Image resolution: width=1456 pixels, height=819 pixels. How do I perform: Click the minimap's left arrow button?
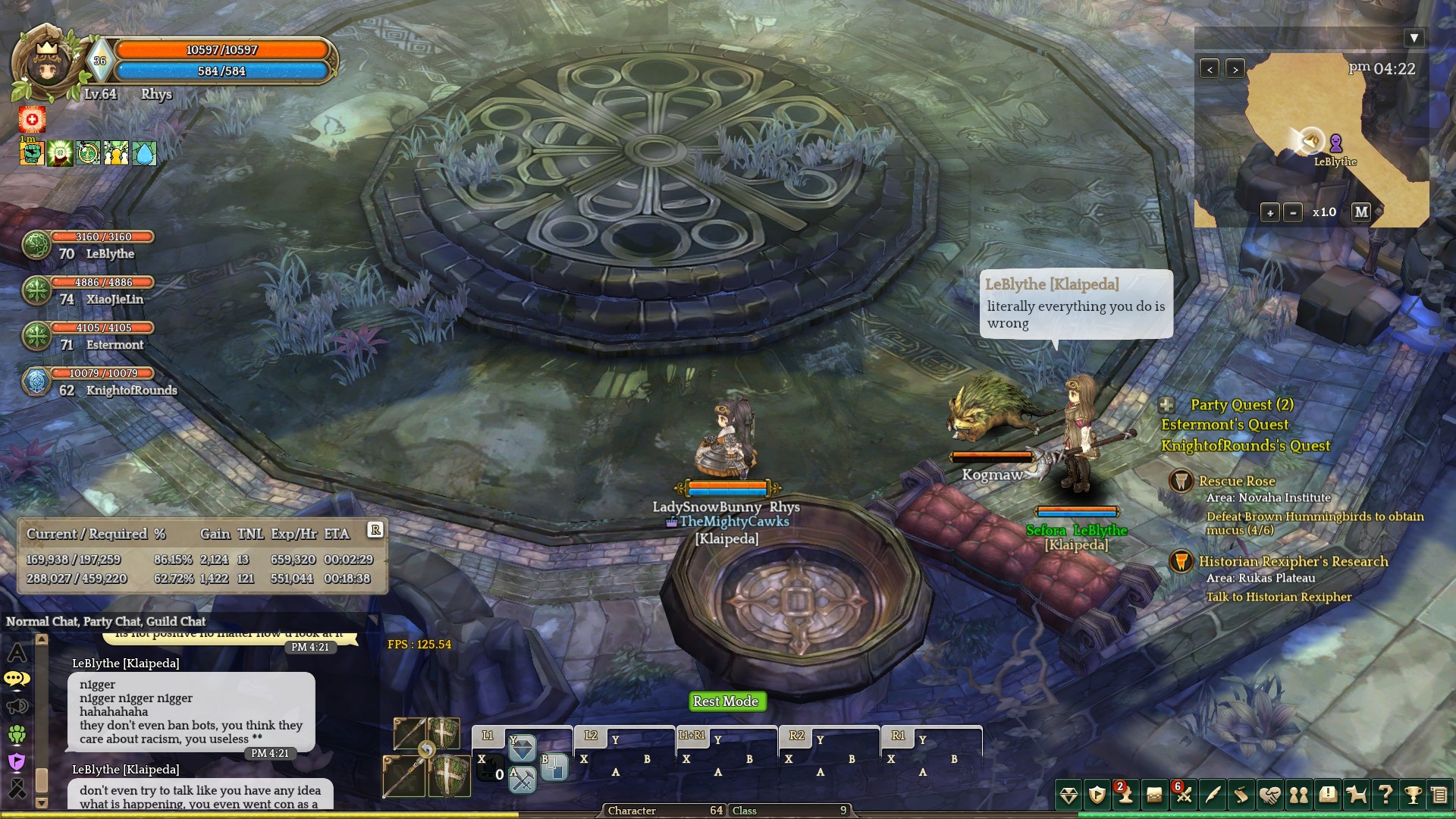point(1210,69)
